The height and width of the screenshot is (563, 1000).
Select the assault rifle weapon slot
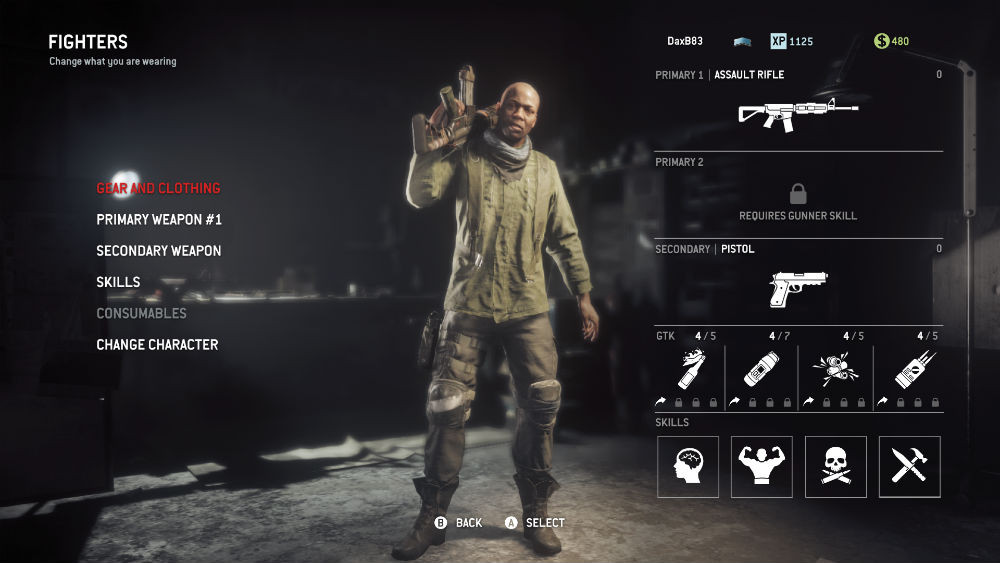[798, 113]
